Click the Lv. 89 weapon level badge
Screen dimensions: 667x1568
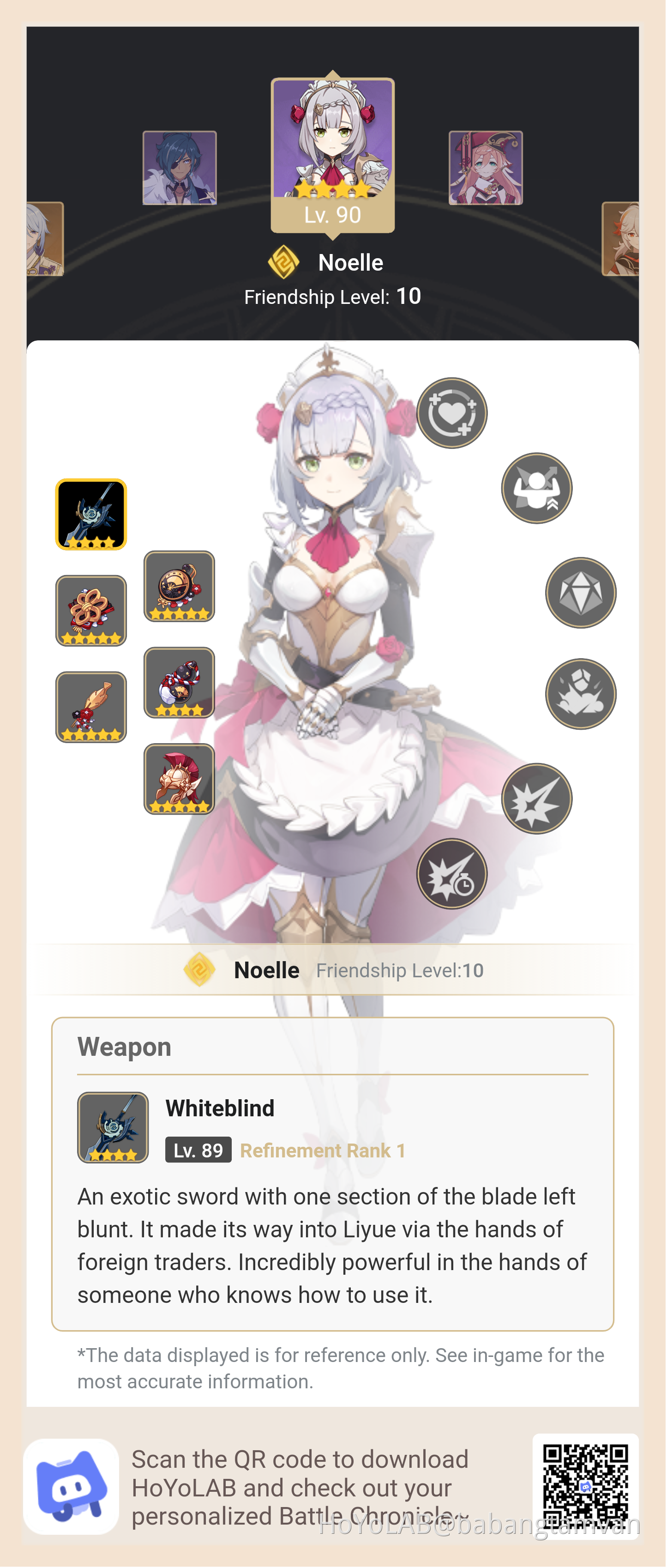[x=197, y=1149]
